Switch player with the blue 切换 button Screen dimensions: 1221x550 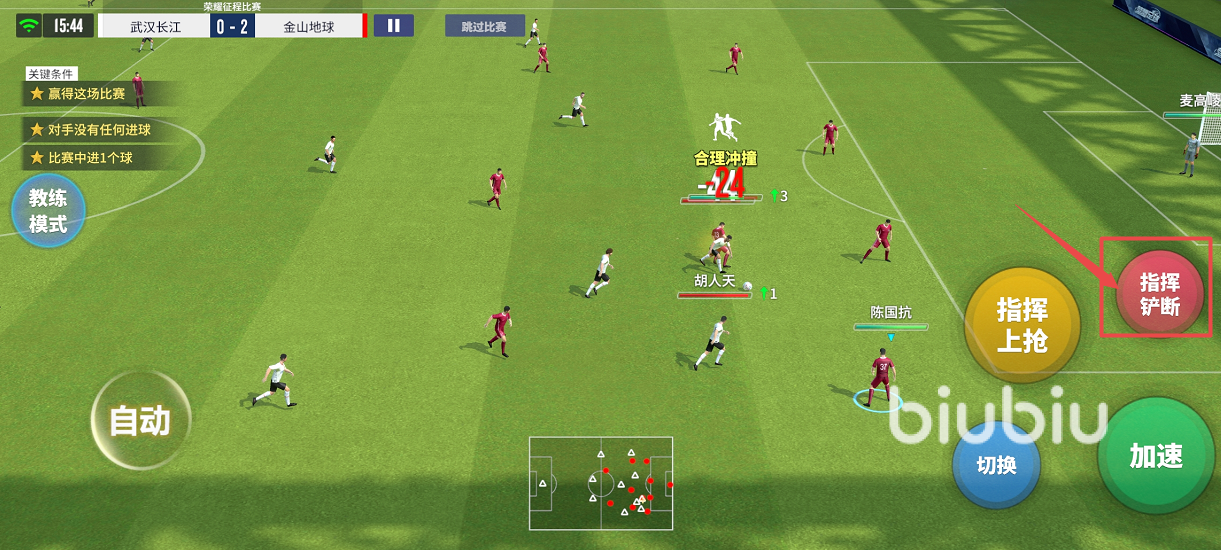point(996,465)
